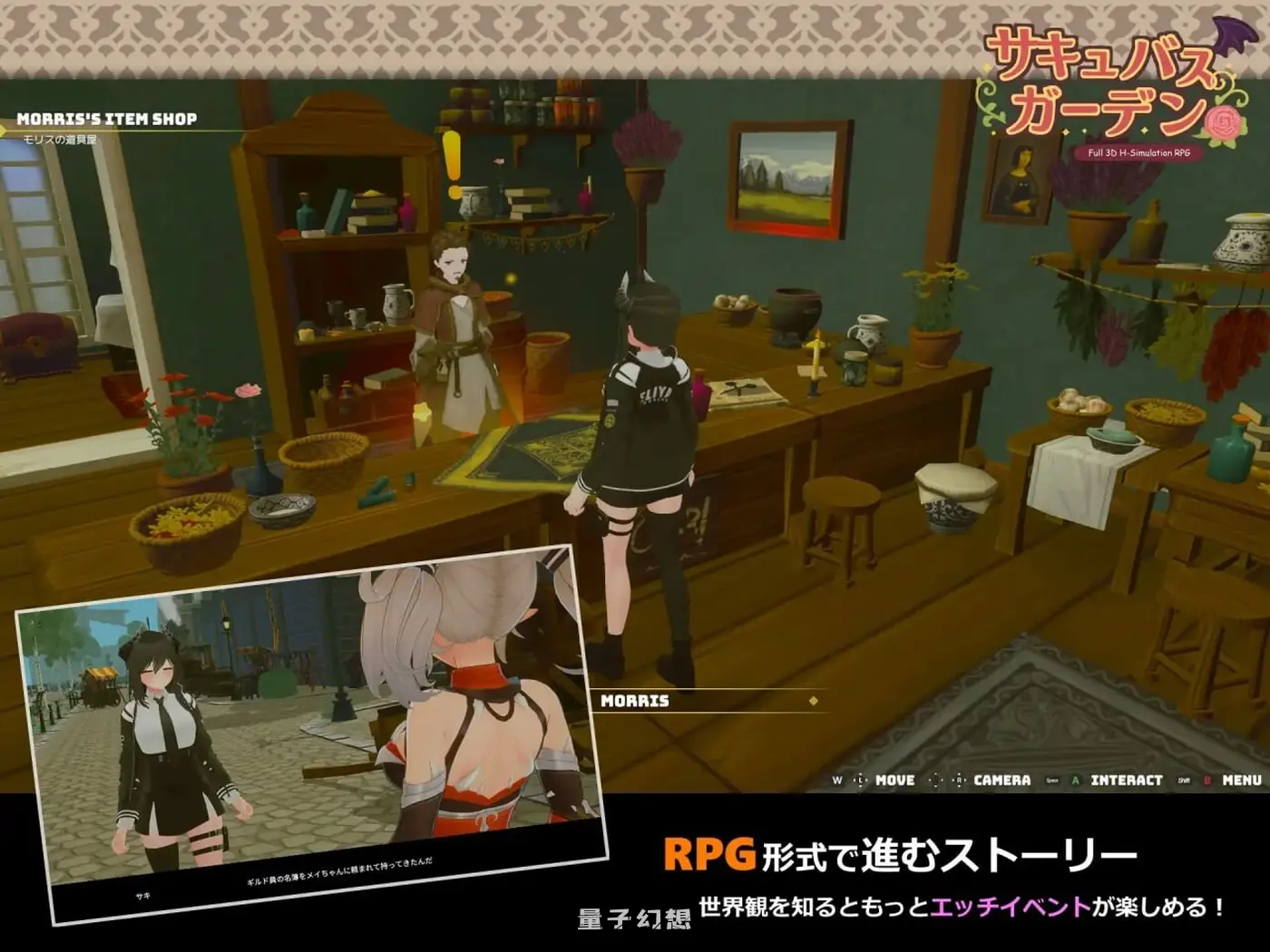The height and width of the screenshot is (952, 1270).
Task: Expand the Full 3D H-Simulation RPG badge
Action: tap(1139, 153)
